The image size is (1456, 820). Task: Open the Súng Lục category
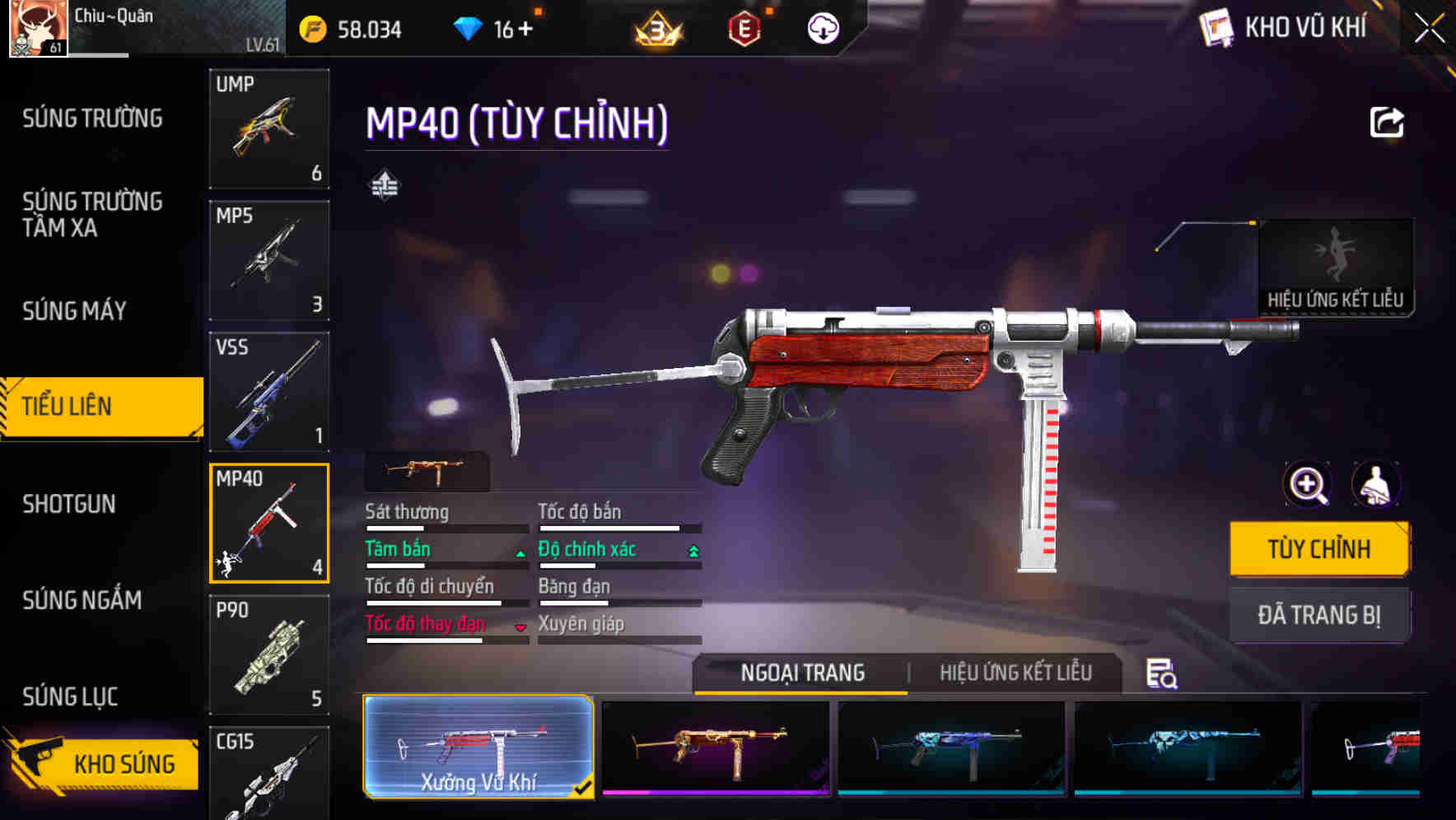[x=70, y=697]
